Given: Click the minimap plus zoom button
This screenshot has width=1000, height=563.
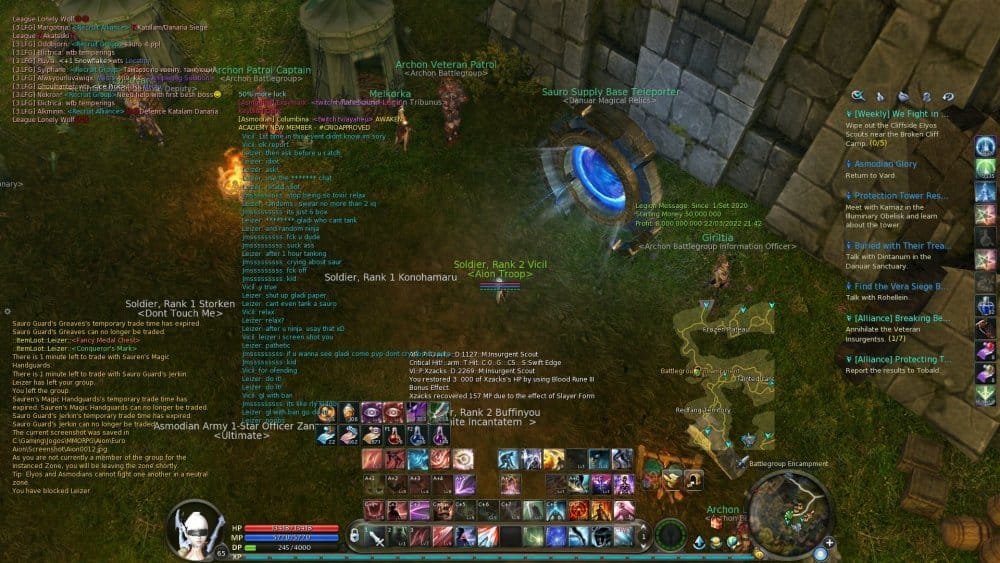Looking at the screenshot, I should [829, 543].
